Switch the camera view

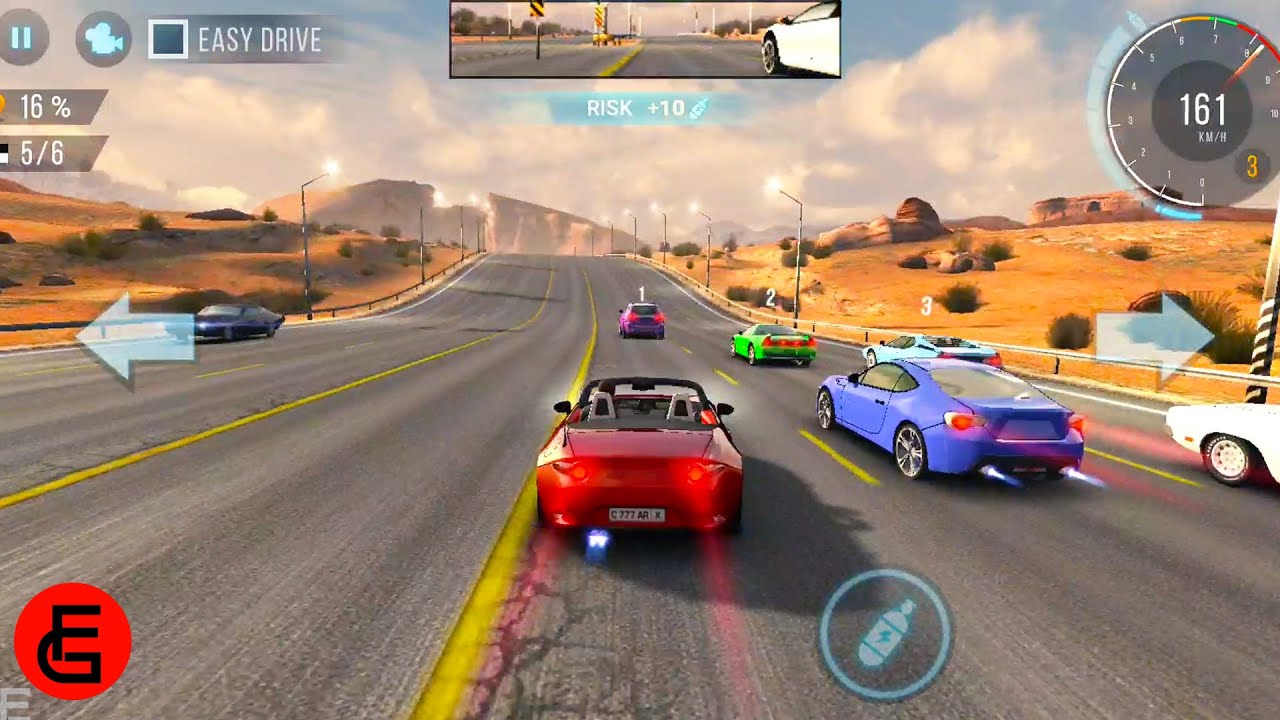[x=103, y=39]
